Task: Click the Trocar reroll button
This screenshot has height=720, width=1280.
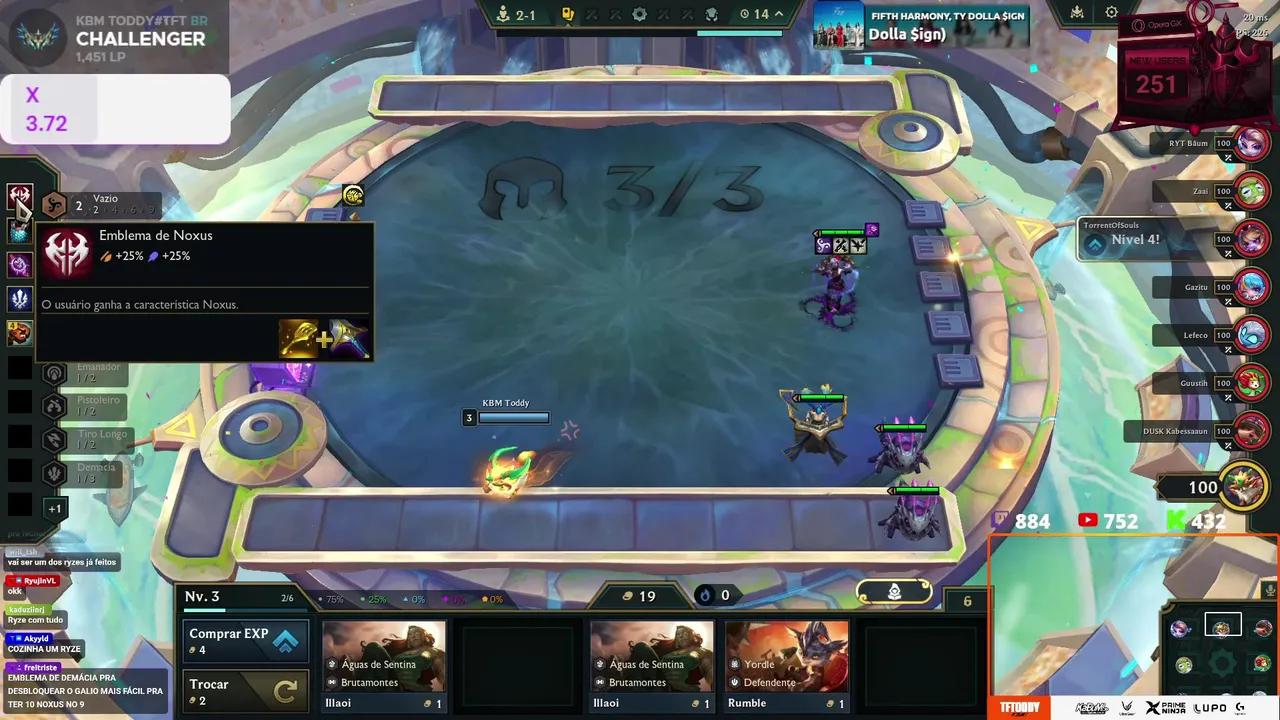Action: pos(243,689)
